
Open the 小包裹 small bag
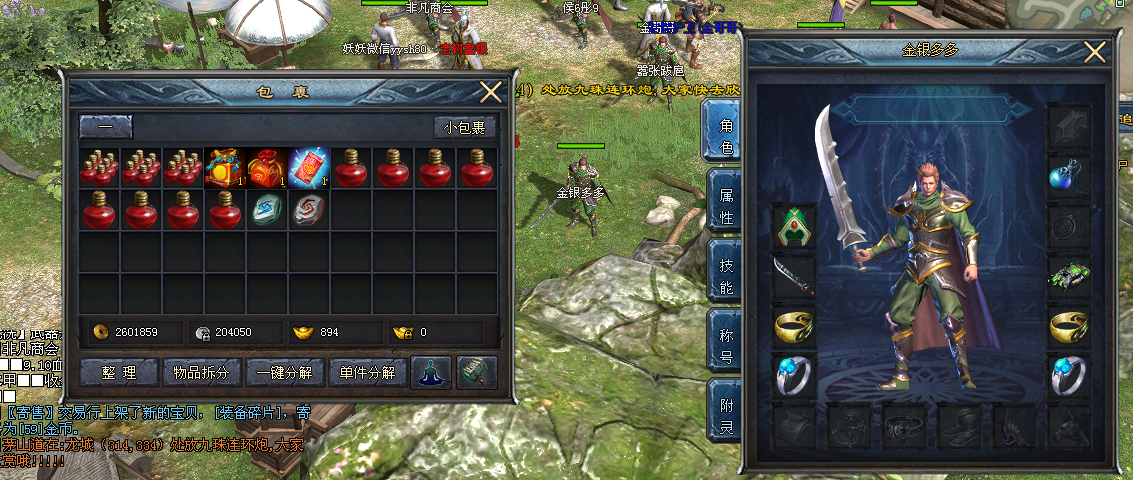point(465,127)
